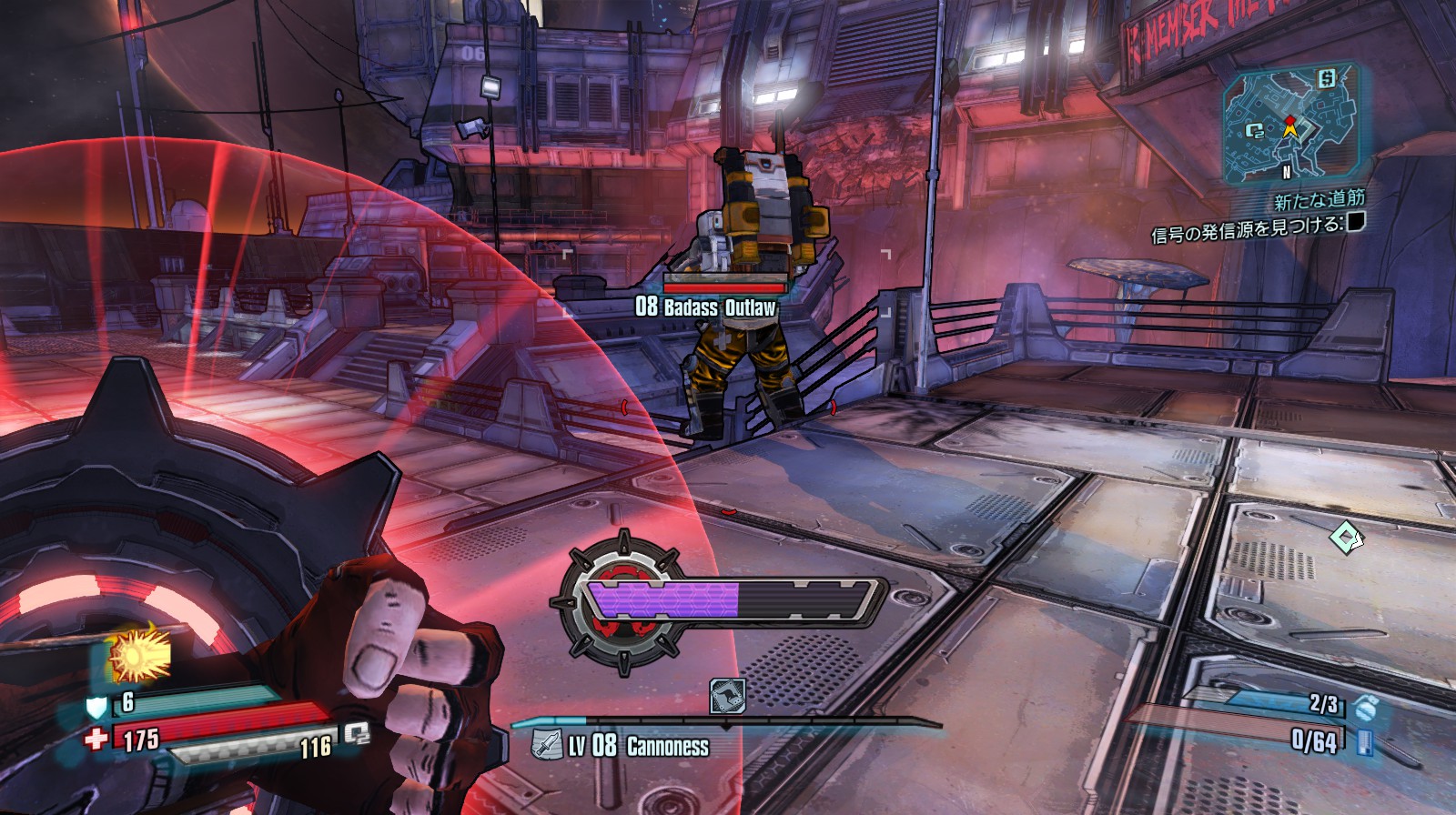Click the minimap in the corner
Screen dimensions: 1456x815
[1291, 124]
